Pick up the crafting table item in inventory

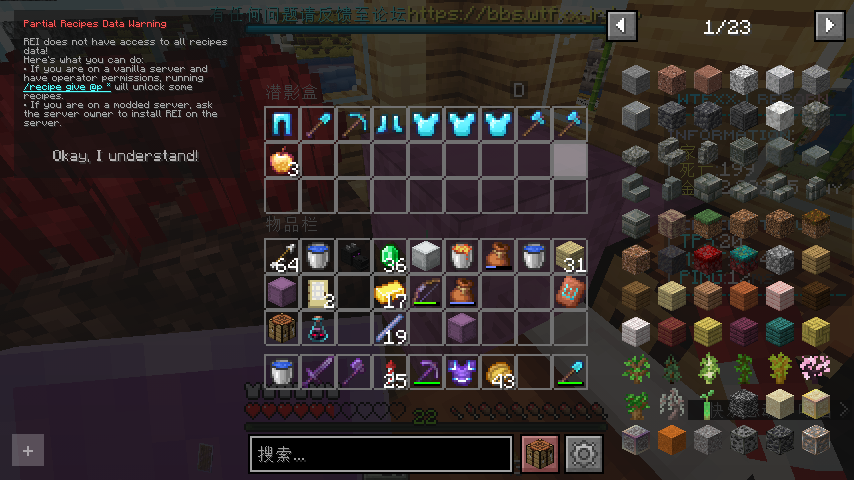(x=282, y=328)
